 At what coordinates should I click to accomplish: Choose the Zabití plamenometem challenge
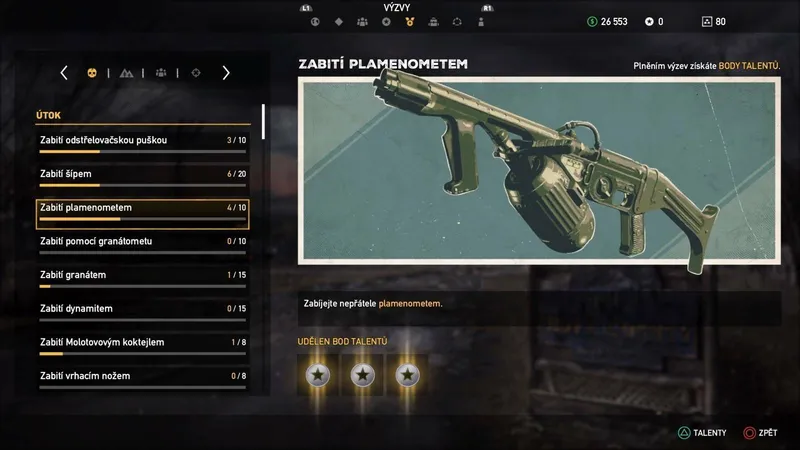(x=142, y=208)
